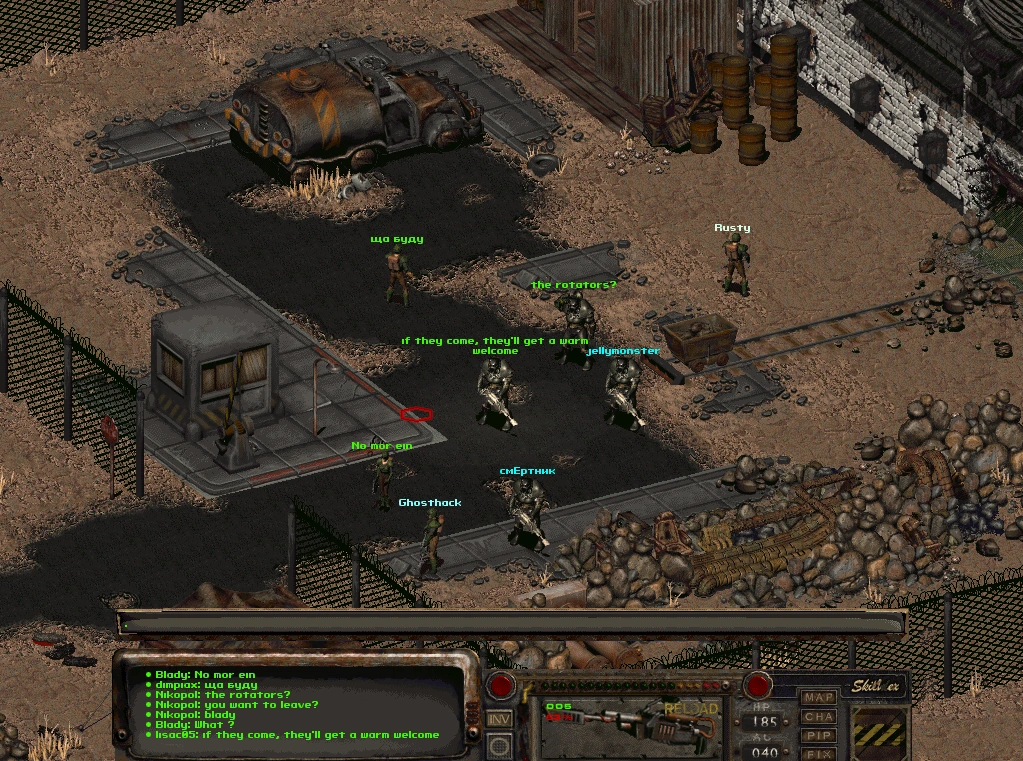The width and height of the screenshot is (1023, 761).
Task: Open the inventory with the INV button
Action: pyautogui.click(x=500, y=718)
